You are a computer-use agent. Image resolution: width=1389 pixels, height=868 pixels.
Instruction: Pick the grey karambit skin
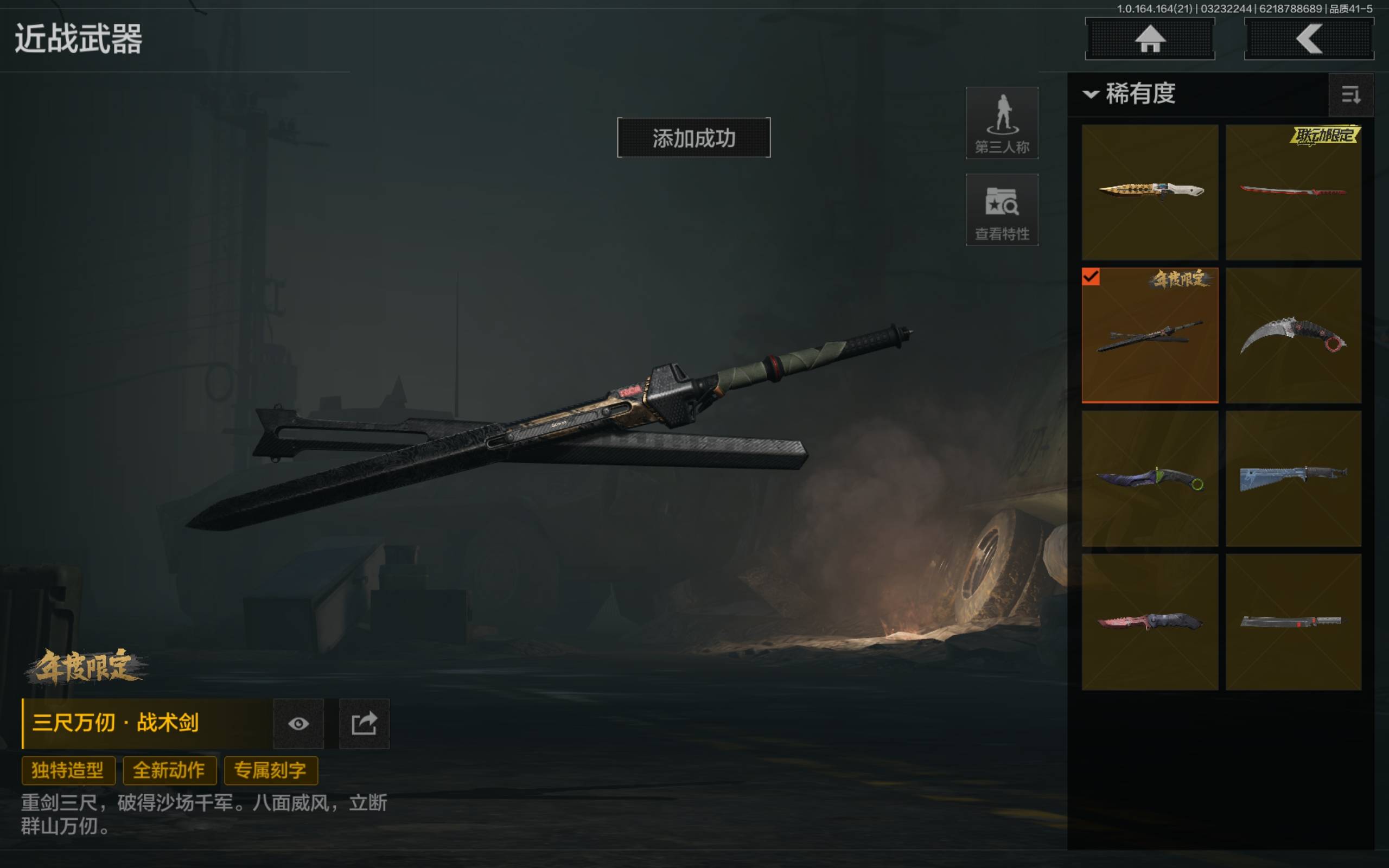point(1293,335)
